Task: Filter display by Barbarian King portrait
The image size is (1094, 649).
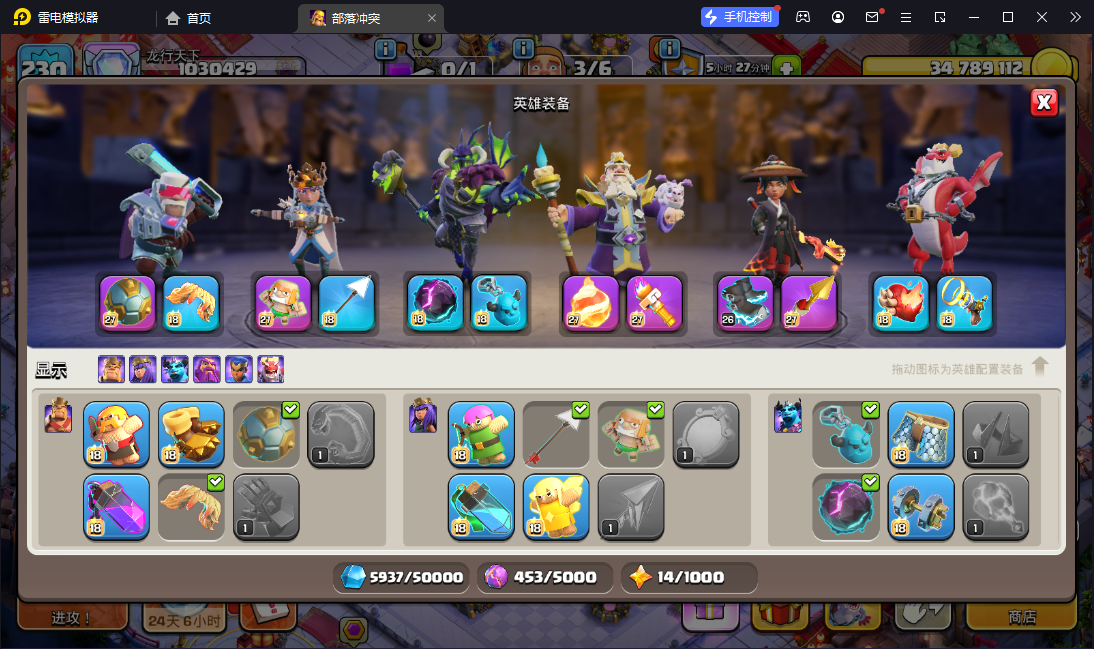Action: (111, 369)
